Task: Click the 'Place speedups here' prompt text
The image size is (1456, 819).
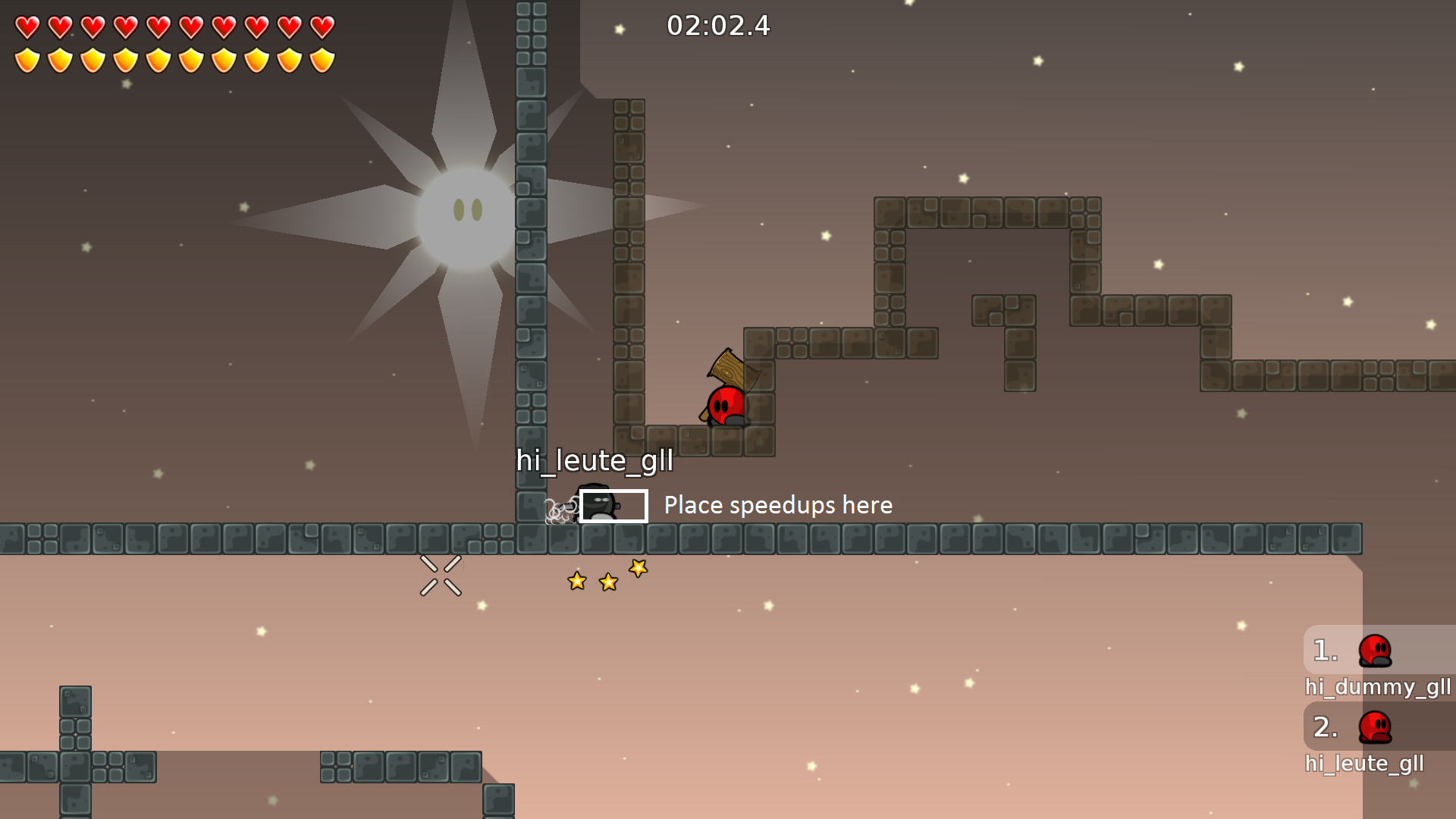Action: pyautogui.click(x=778, y=505)
